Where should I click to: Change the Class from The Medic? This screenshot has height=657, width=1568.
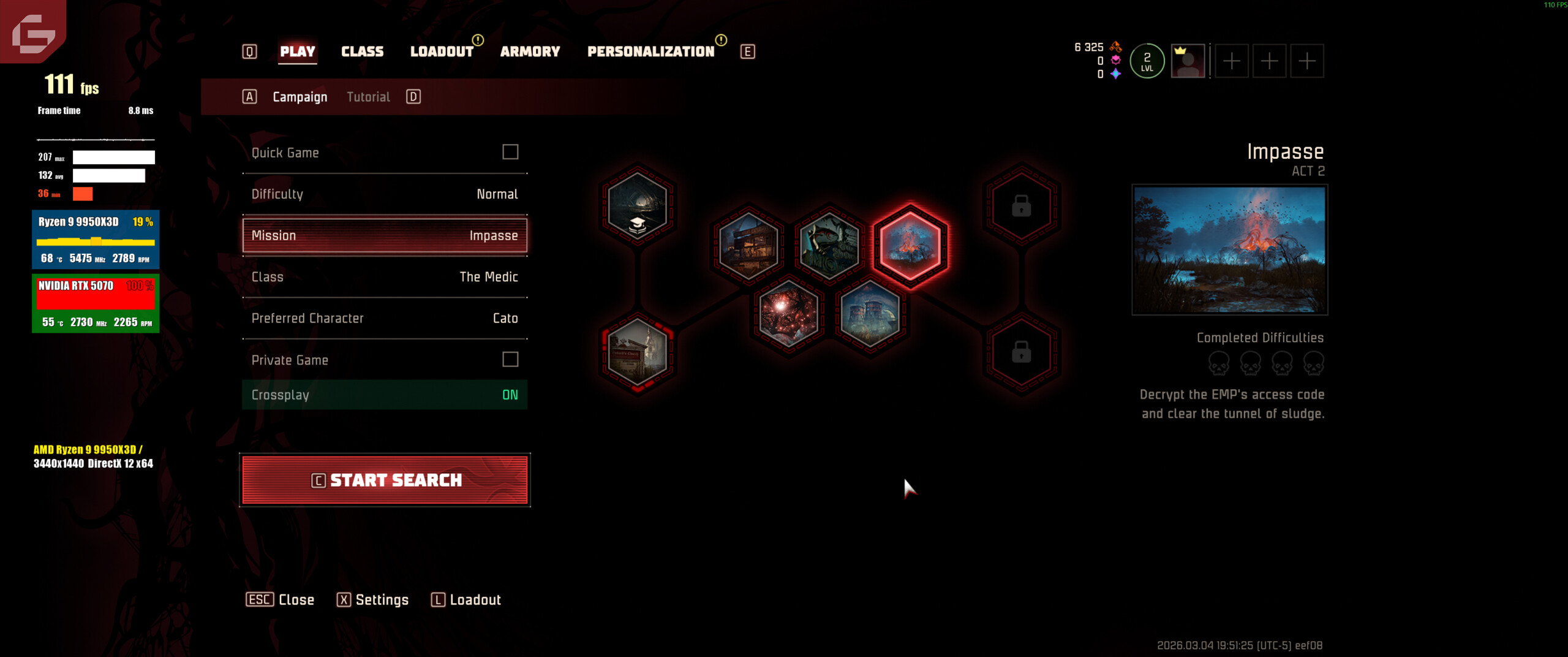[385, 277]
